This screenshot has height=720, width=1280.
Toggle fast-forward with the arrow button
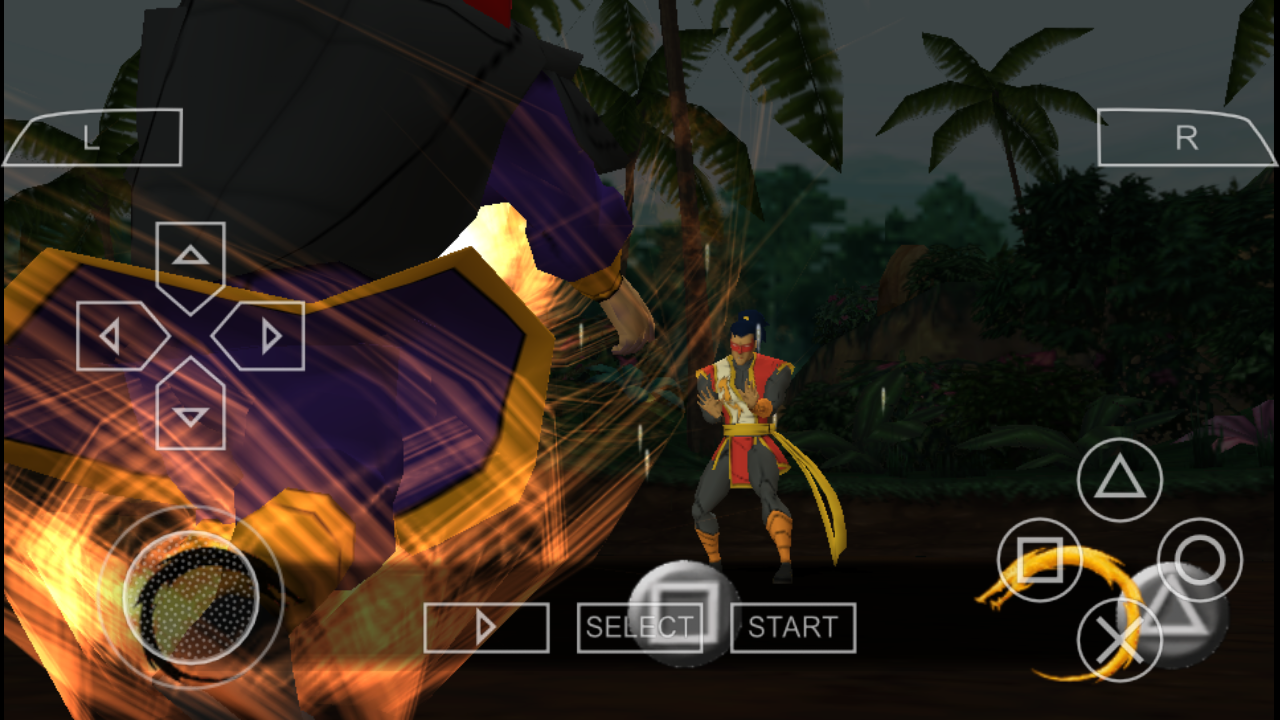click(x=486, y=628)
